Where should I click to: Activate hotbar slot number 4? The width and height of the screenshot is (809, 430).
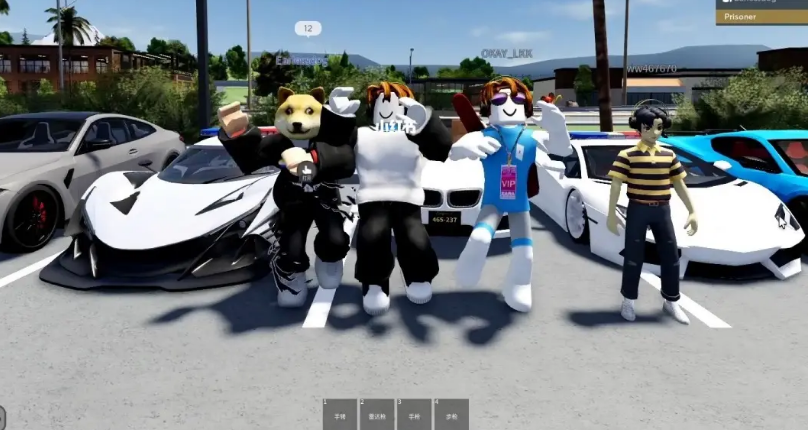(x=451, y=414)
